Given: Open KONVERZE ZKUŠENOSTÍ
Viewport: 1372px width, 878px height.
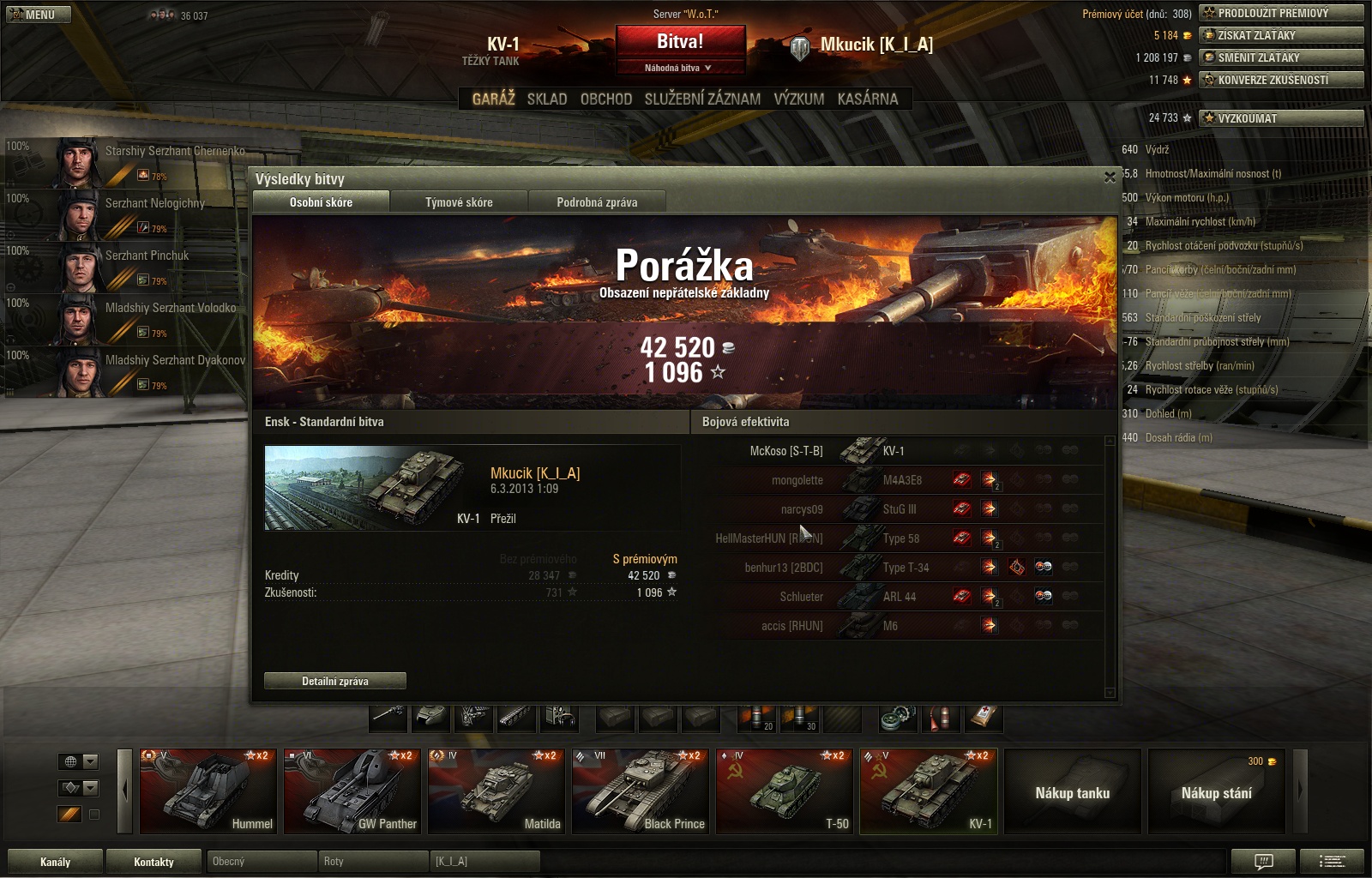Looking at the screenshot, I should (1281, 80).
